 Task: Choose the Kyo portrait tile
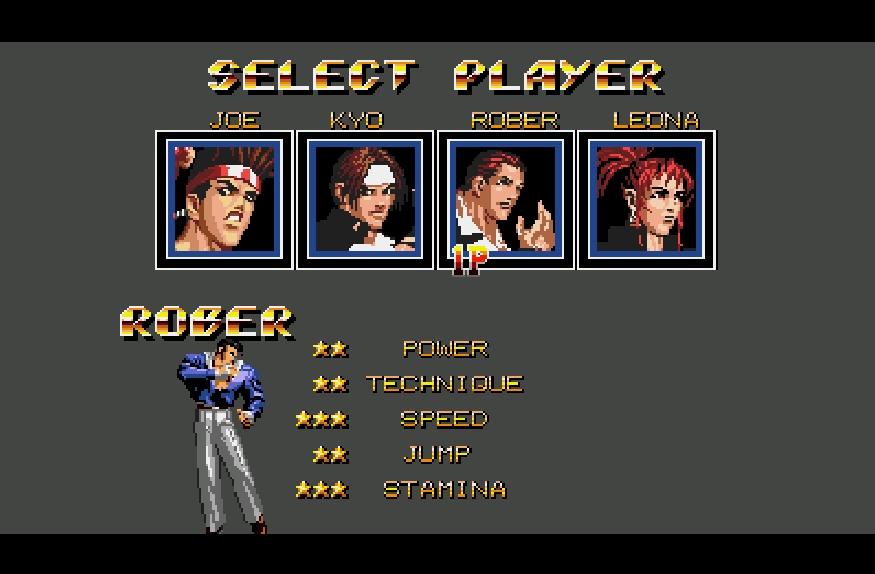tap(365, 199)
